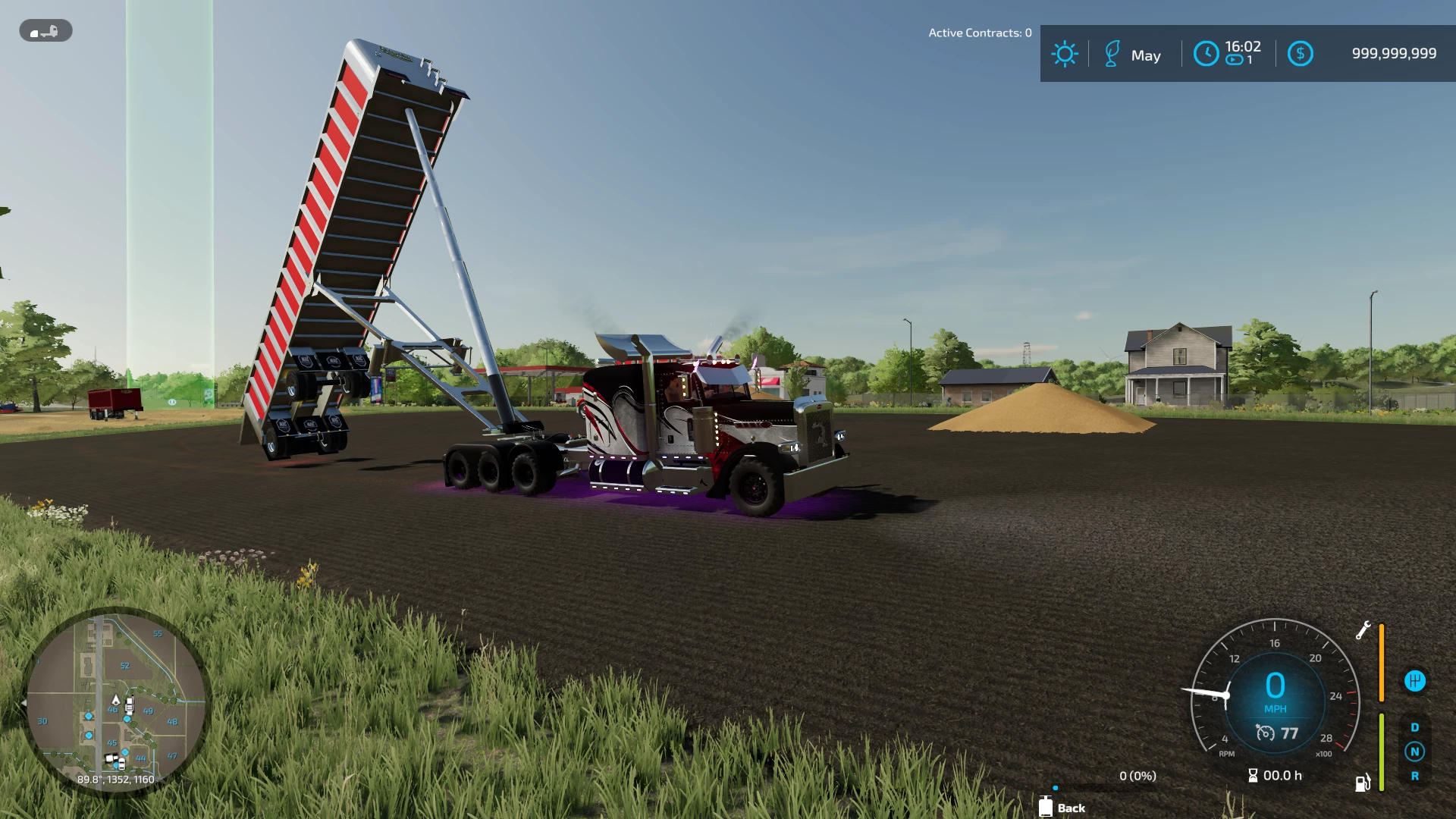The height and width of the screenshot is (819, 1456).
Task: Select the clock time icon
Action: point(1206,54)
